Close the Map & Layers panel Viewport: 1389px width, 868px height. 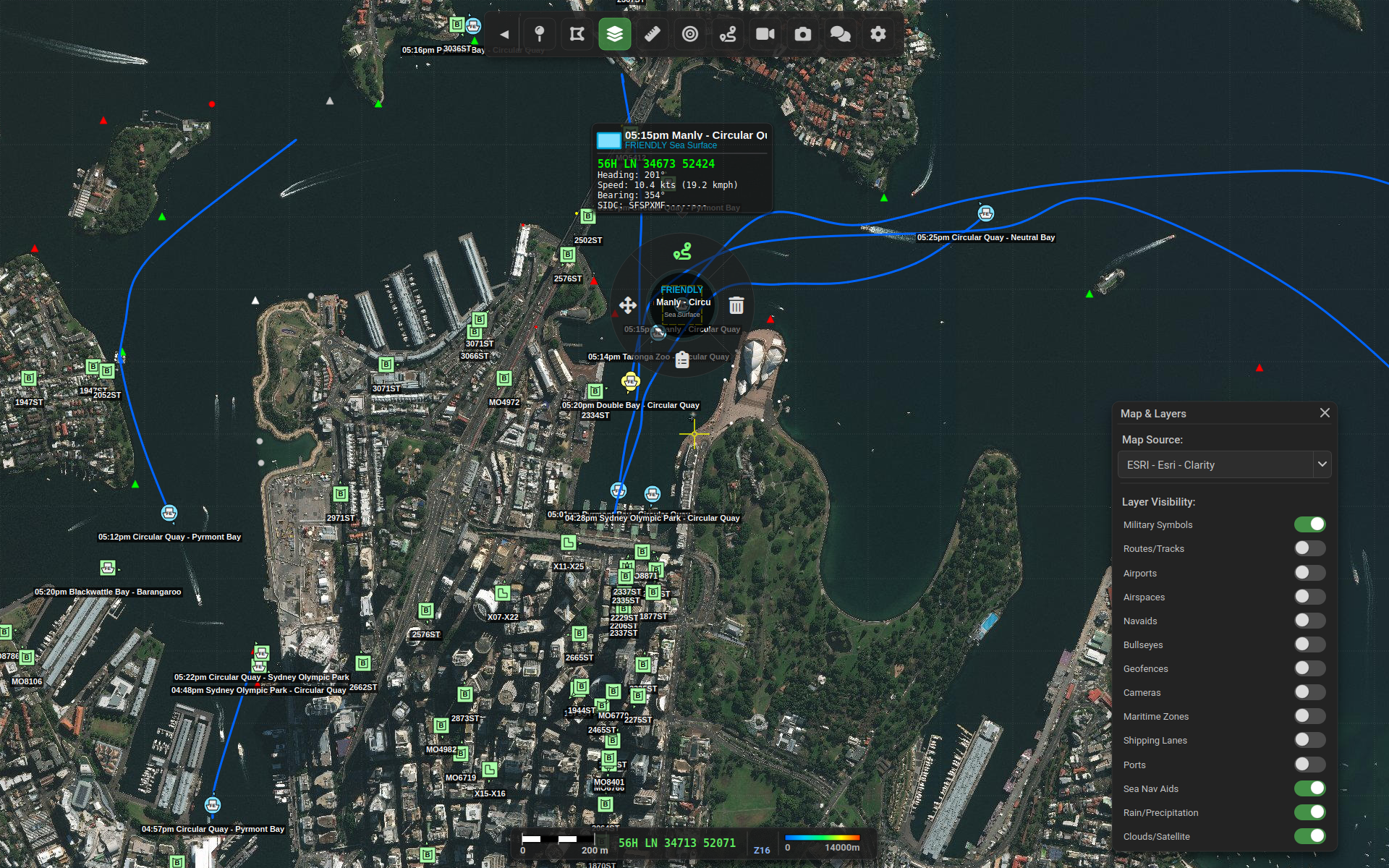[x=1325, y=413]
